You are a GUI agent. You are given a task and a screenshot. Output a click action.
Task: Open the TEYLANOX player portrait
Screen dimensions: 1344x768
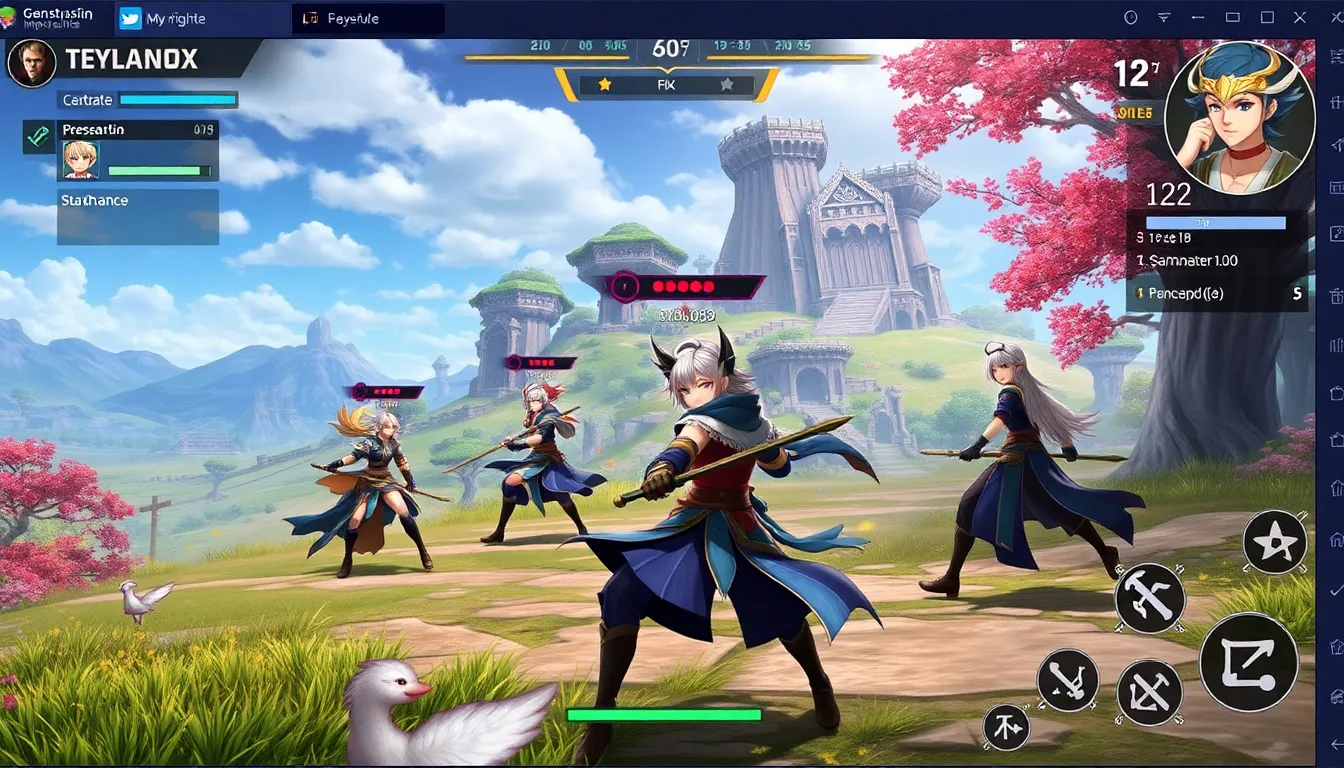click(x=30, y=62)
